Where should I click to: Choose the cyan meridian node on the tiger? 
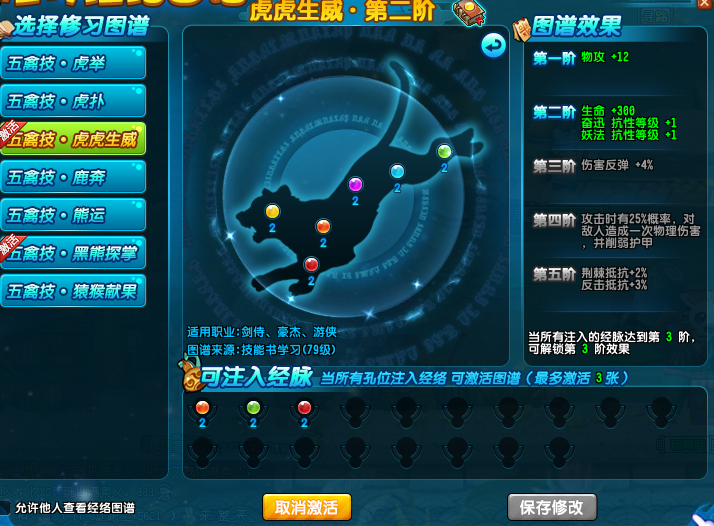pos(397,171)
